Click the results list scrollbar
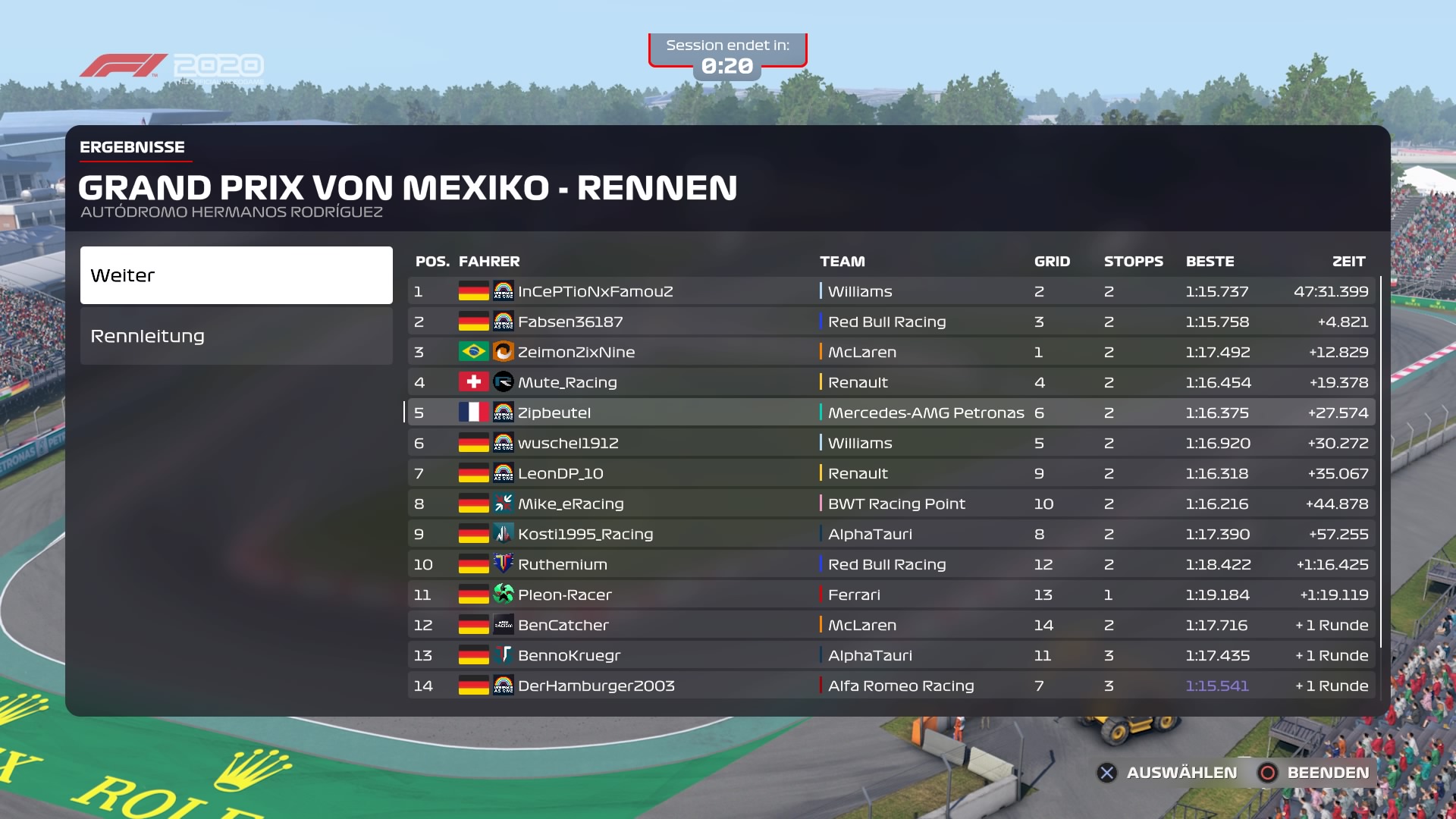This screenshot has width=1456, height=819. tap(1381, 463)
